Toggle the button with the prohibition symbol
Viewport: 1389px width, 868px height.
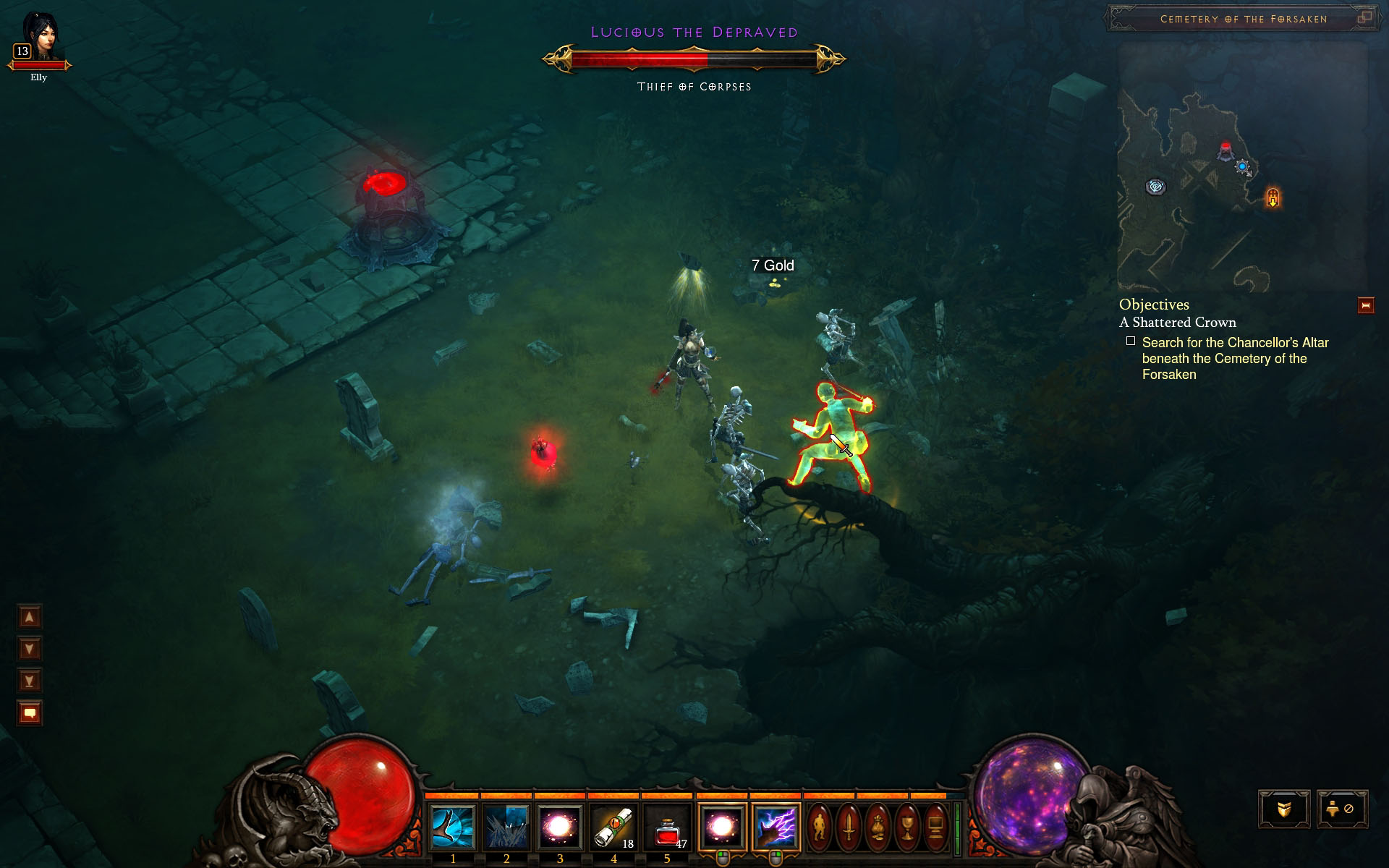tap(1341, 809)
